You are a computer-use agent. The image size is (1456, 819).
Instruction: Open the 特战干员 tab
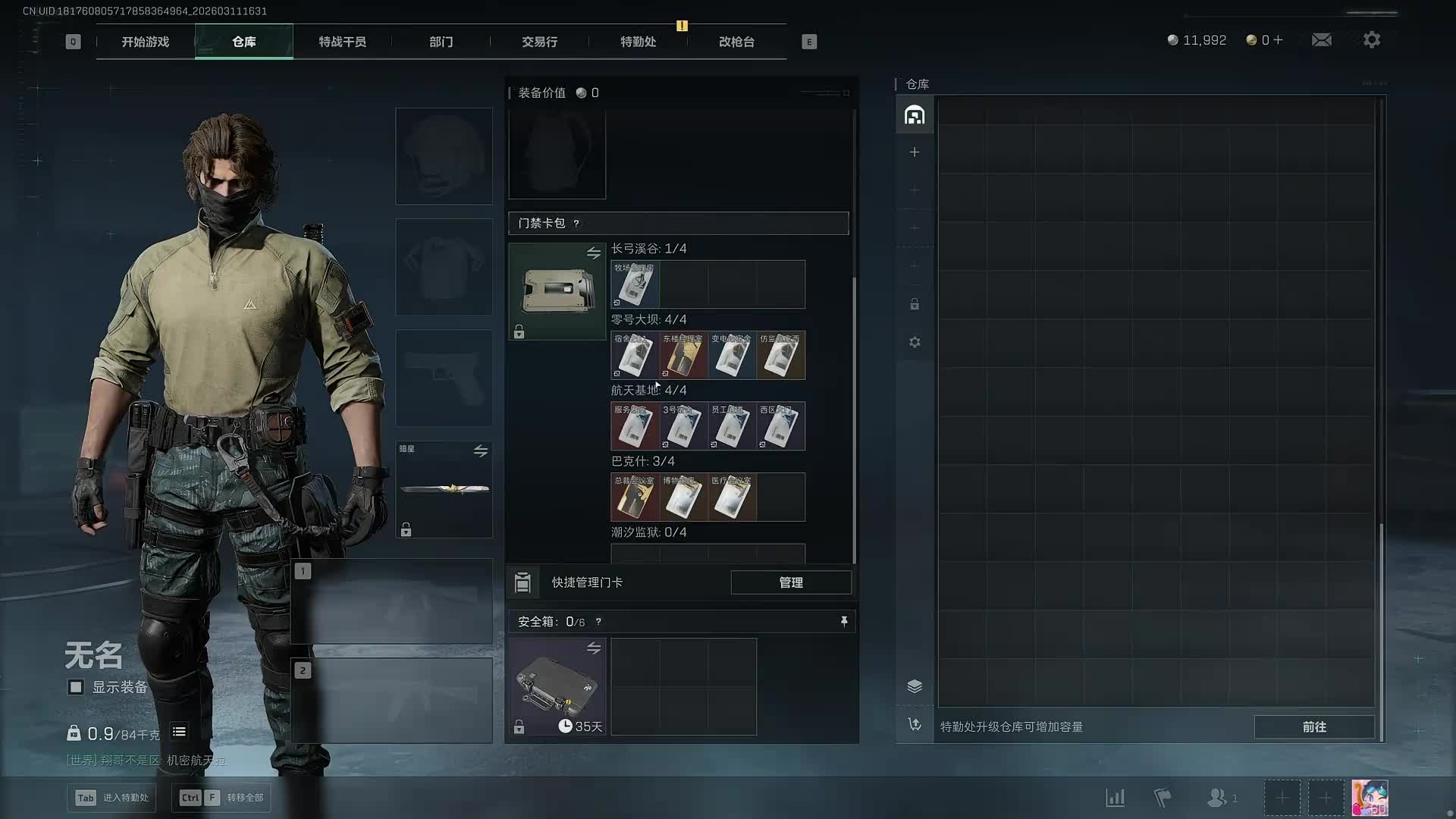[342, 42]
